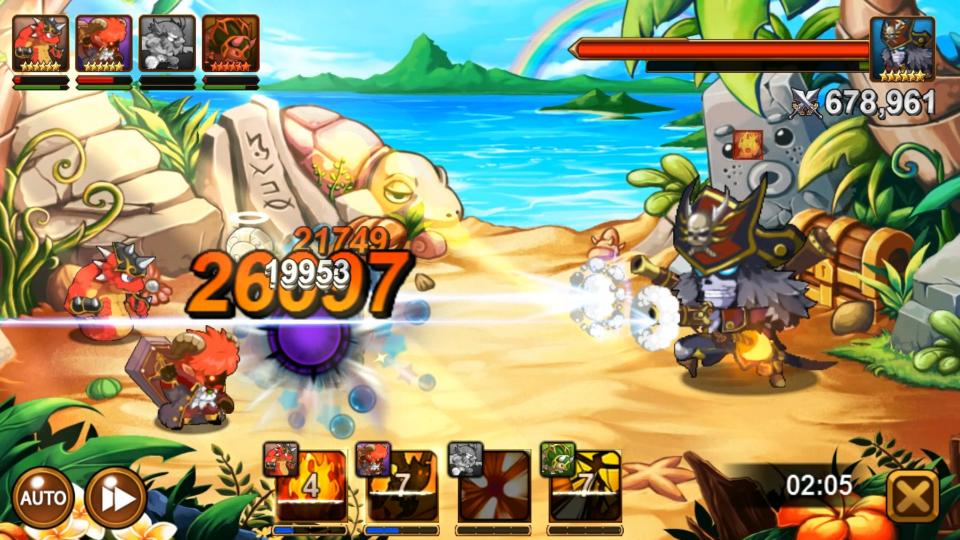Choose the red-maned warrior party portrait
This screenshot has height=540, width=960.
(x=104, y=45)
